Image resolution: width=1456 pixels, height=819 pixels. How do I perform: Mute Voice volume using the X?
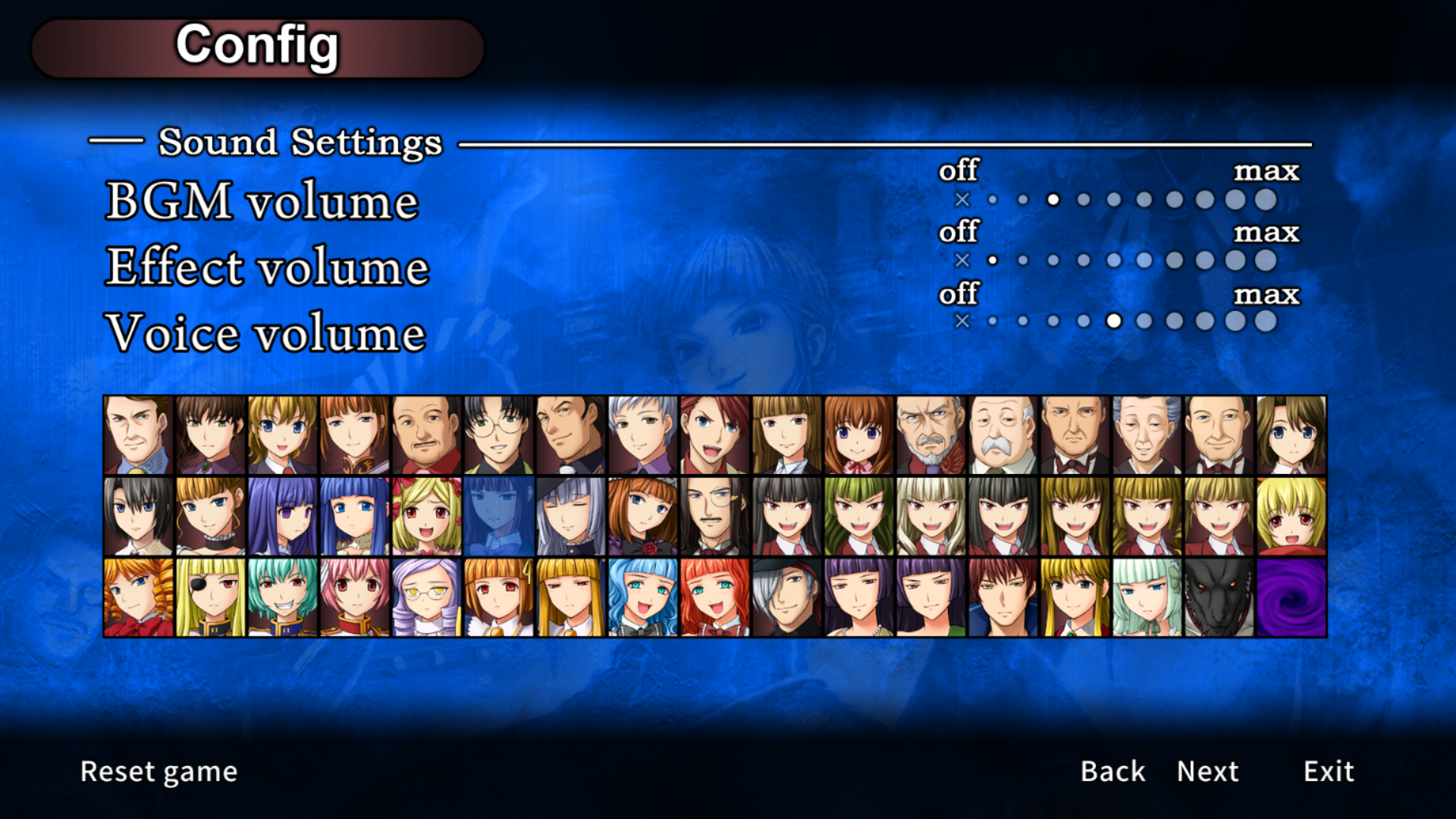962,321
